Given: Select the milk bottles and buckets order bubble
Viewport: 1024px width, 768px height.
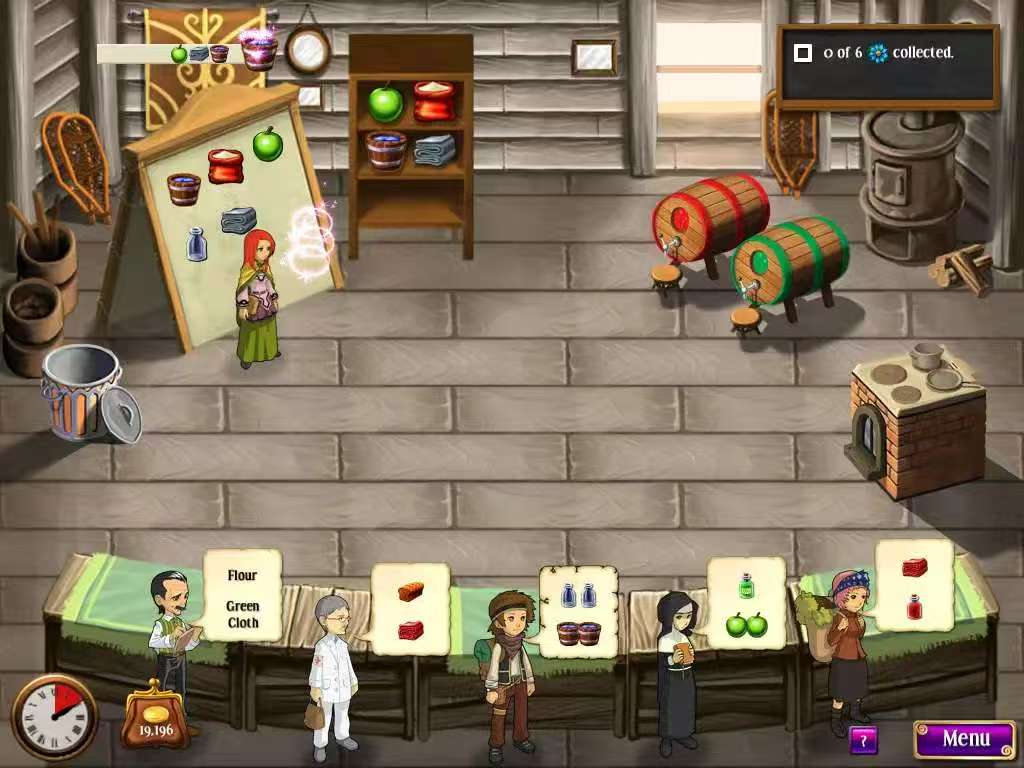Looking at the screenshot, I should [578, 612].
